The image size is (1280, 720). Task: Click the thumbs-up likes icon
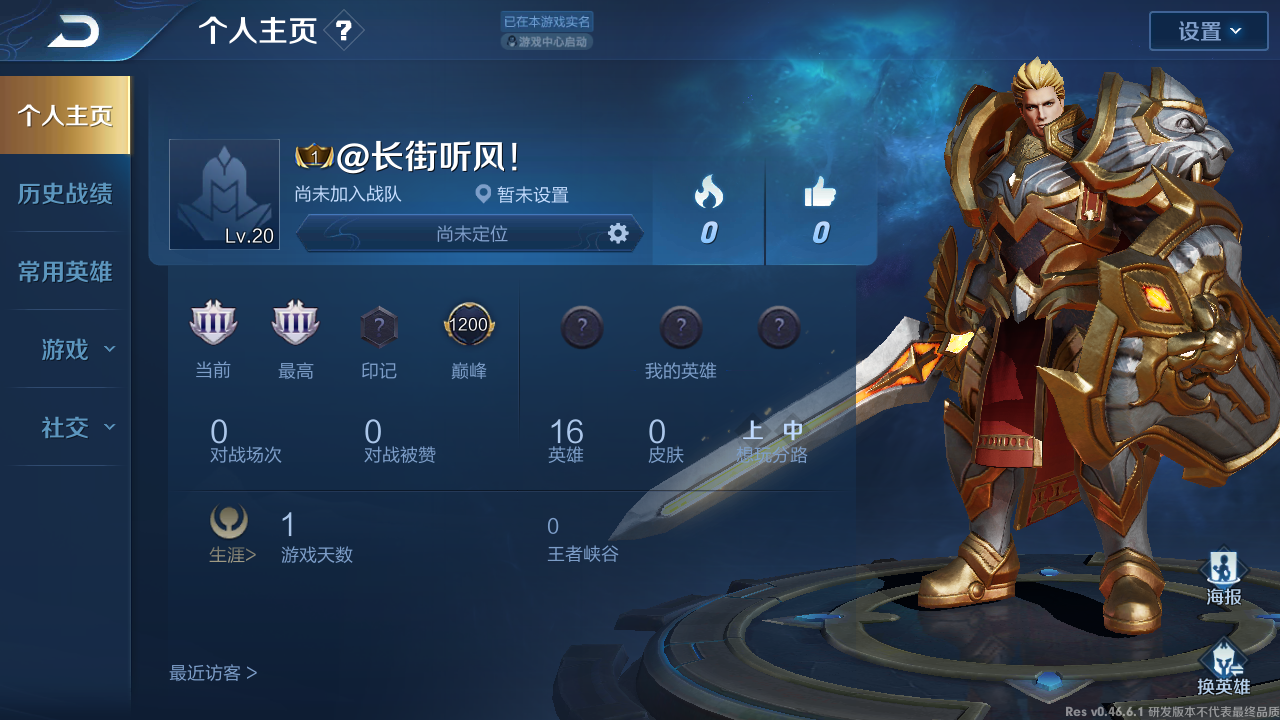(x=821, y=193)
